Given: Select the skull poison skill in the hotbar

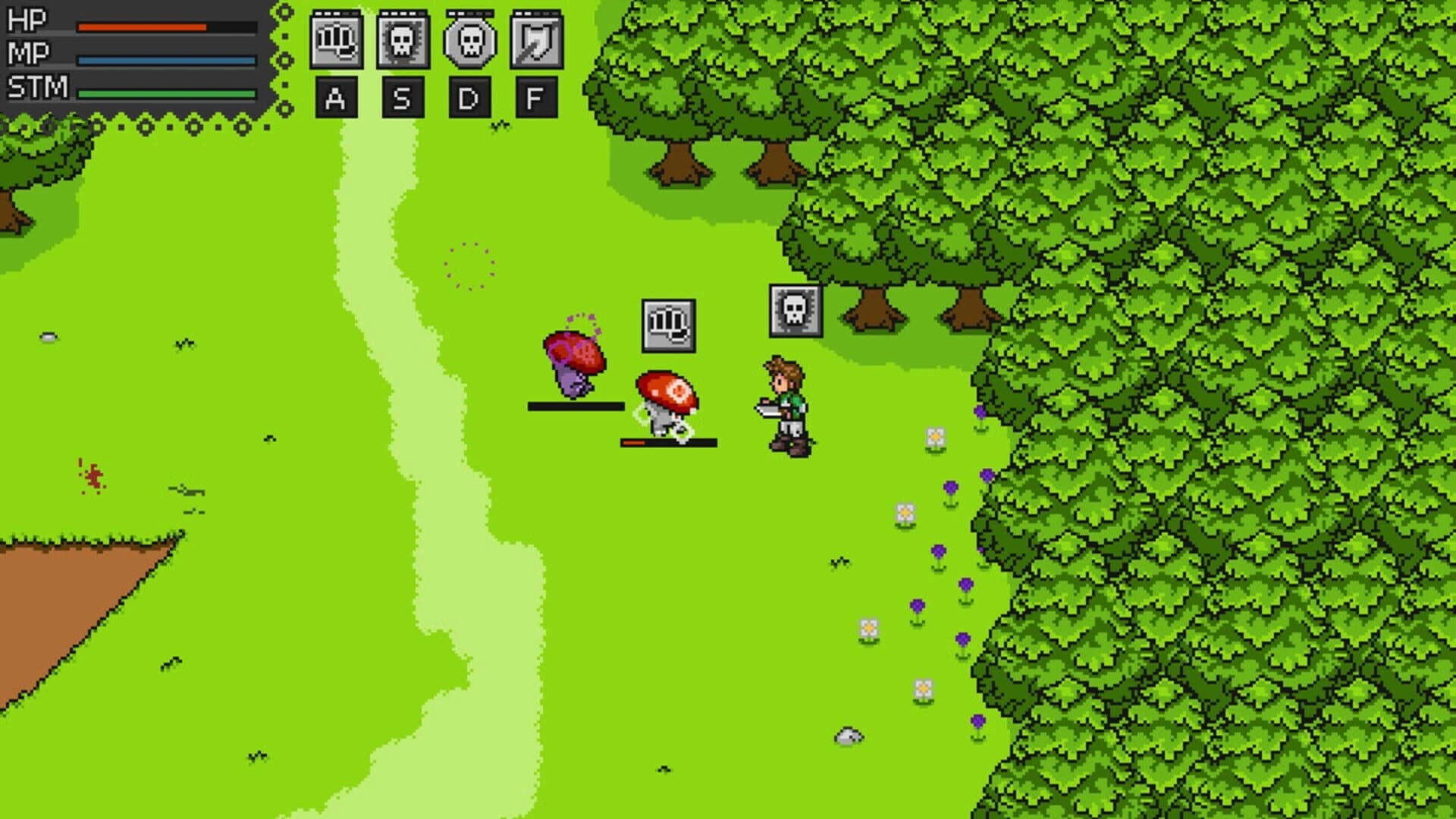Looking at the screenshot, I should point(402,39).
